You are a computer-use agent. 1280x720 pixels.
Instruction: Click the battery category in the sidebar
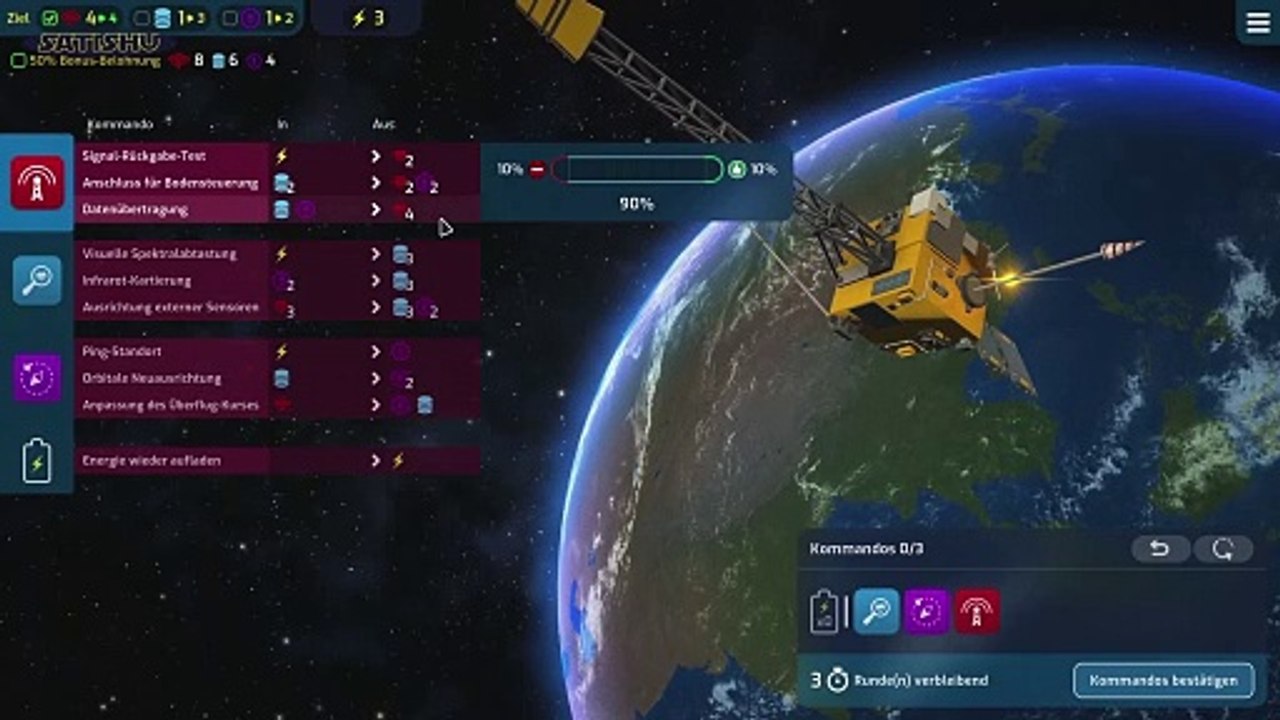pyautogui.click(x=37, y=462)
